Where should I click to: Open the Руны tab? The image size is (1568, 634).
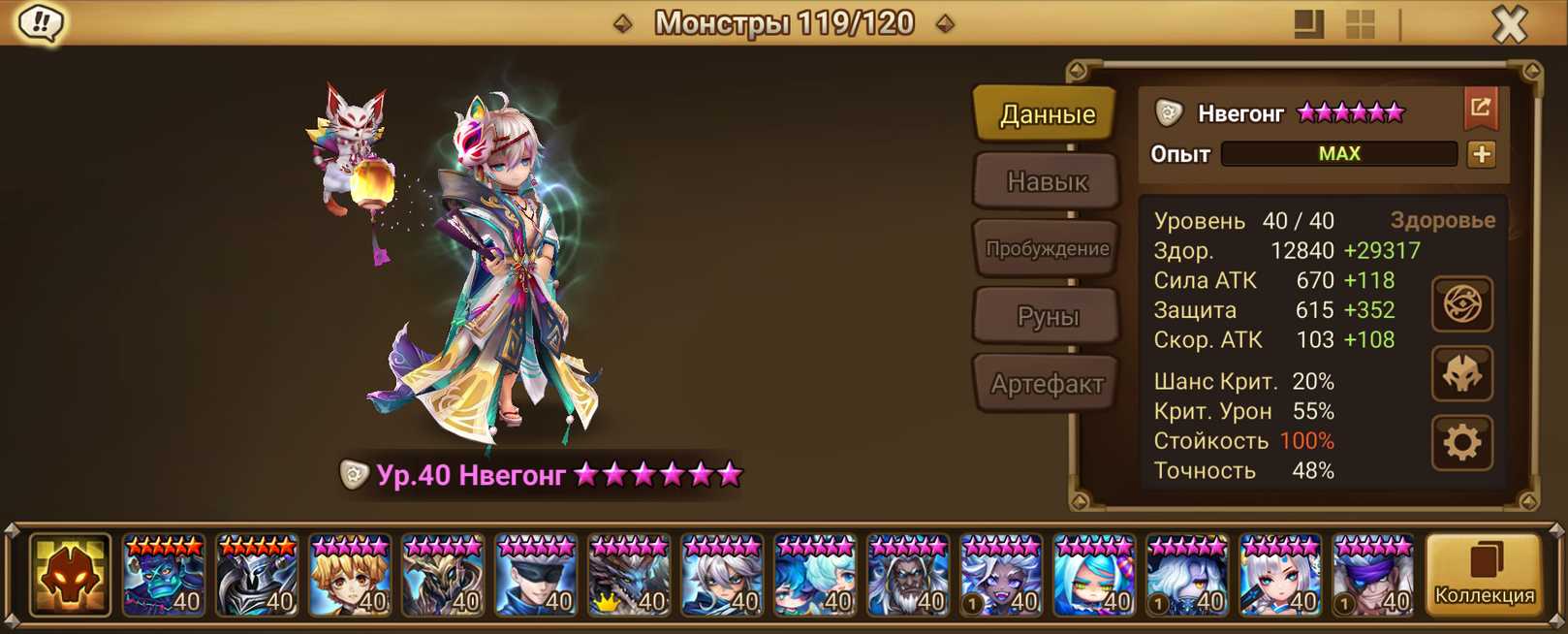(x=1047, y=316)
